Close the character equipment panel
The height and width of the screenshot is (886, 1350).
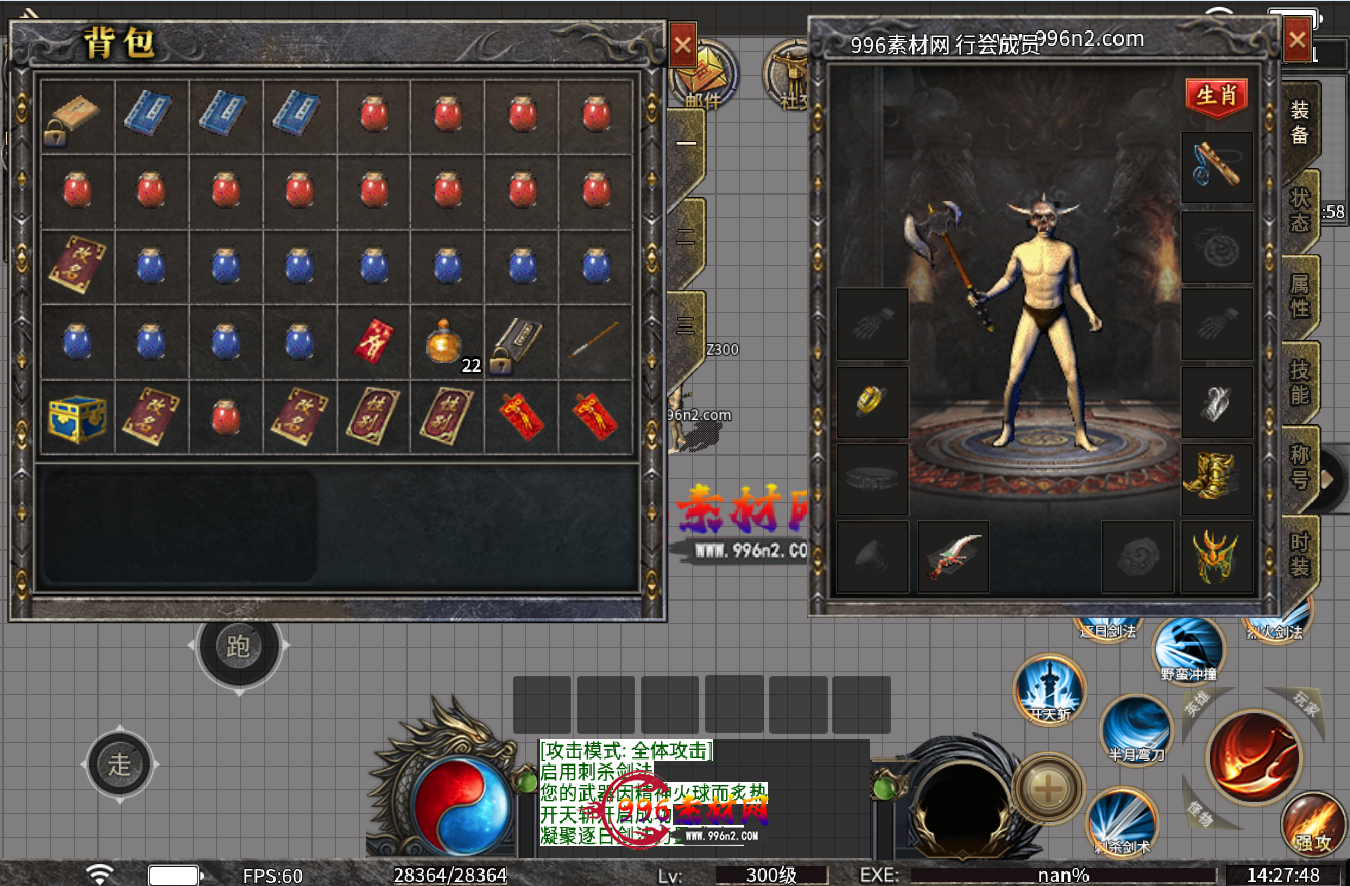(1297, 40)
